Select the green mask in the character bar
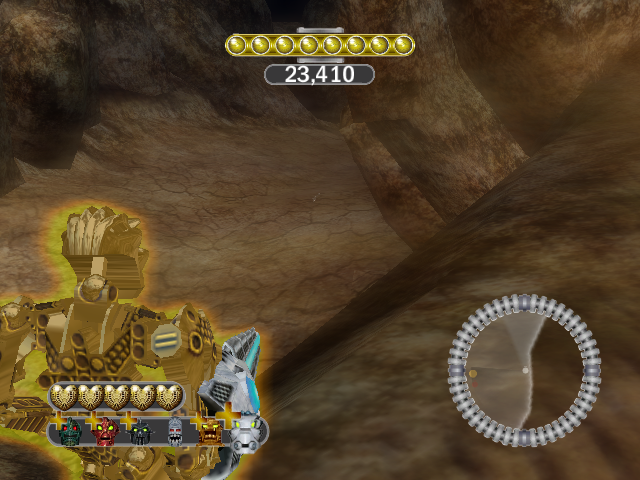Screen dimensions: 640x480 tap(70, 433)
